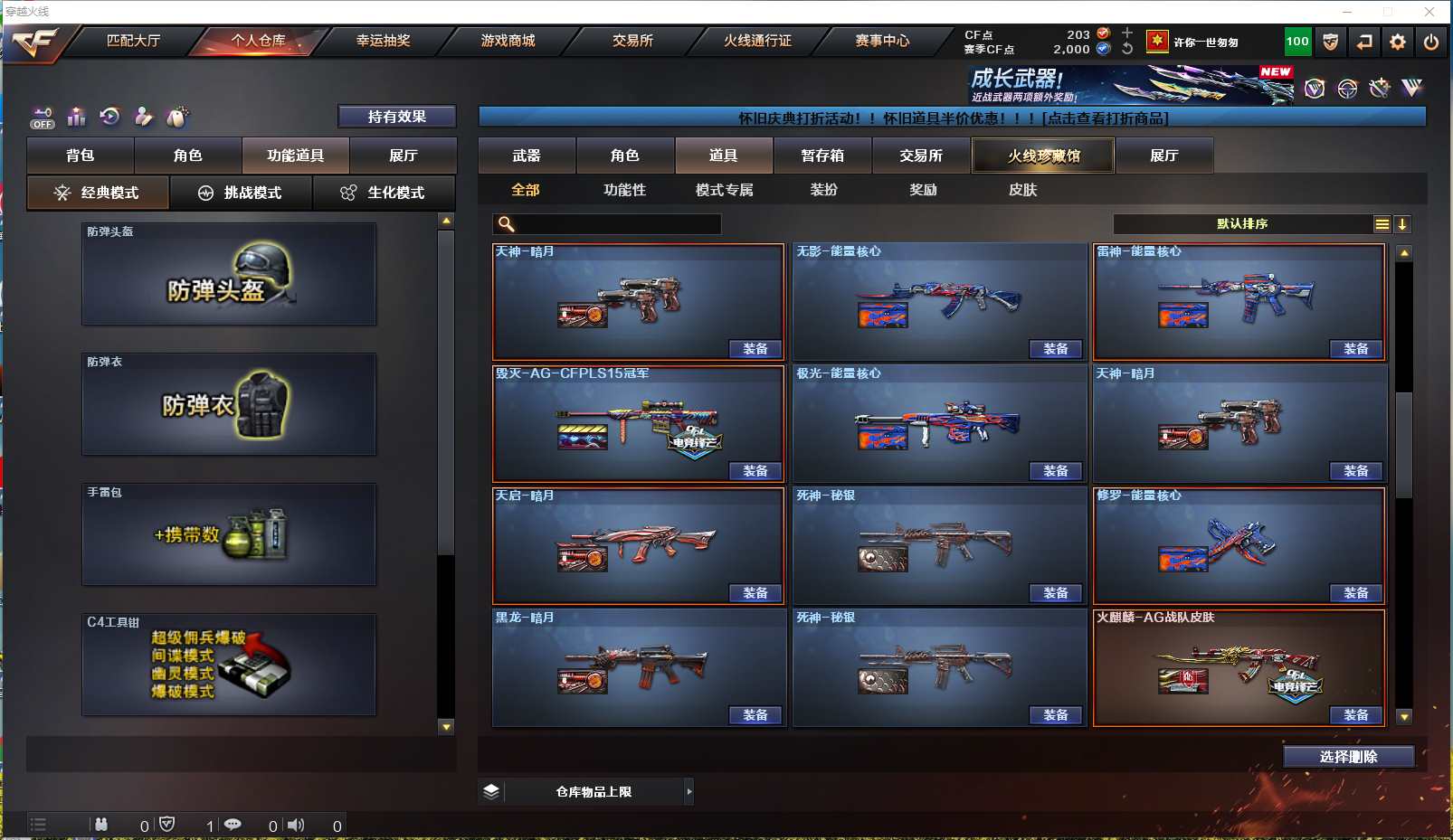Screen dimensions: 1453x840
Task: Close the game window
Action: pos(1429,12)
